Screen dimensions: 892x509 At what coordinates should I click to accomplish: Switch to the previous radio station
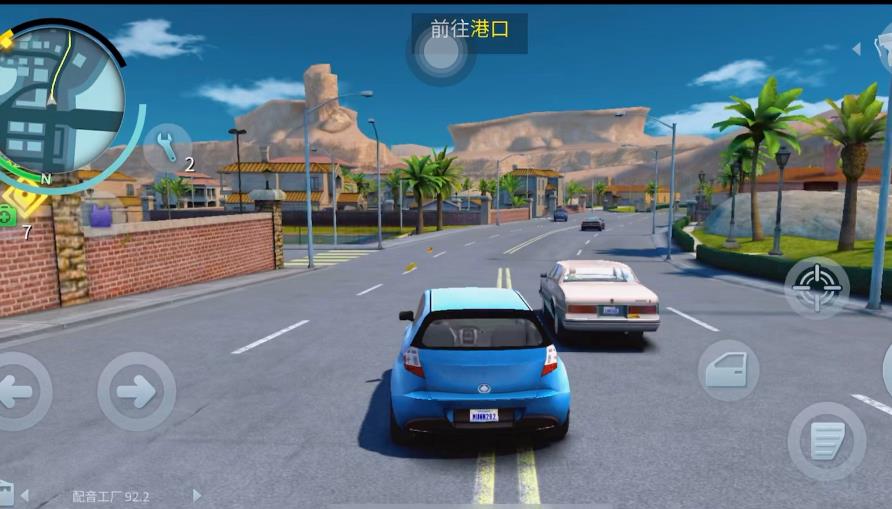(x=25, y=495)
